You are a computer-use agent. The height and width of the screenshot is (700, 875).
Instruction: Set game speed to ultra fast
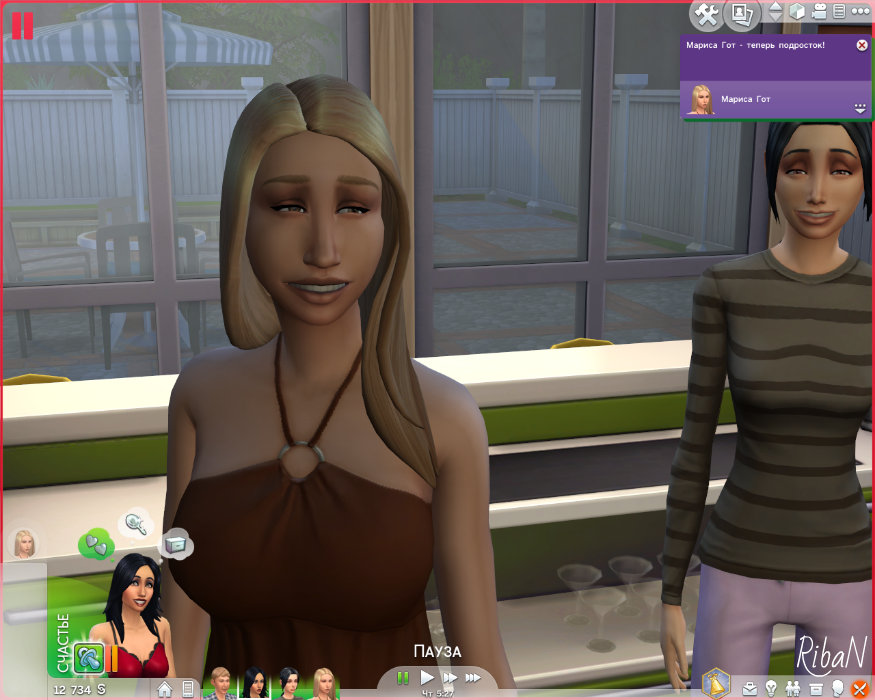tap(473, 678)
